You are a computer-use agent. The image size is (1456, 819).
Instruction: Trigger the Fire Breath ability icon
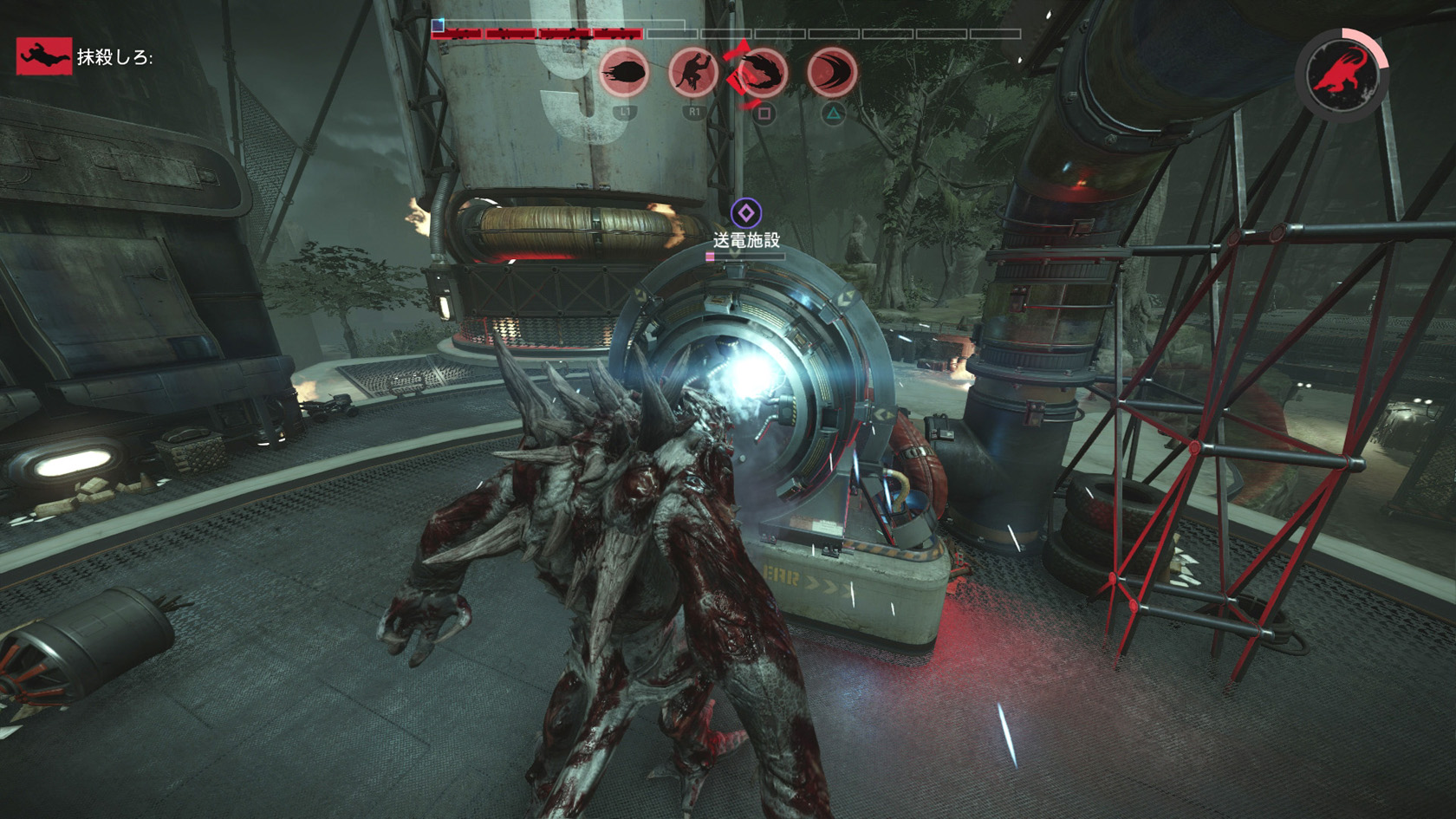763,72
